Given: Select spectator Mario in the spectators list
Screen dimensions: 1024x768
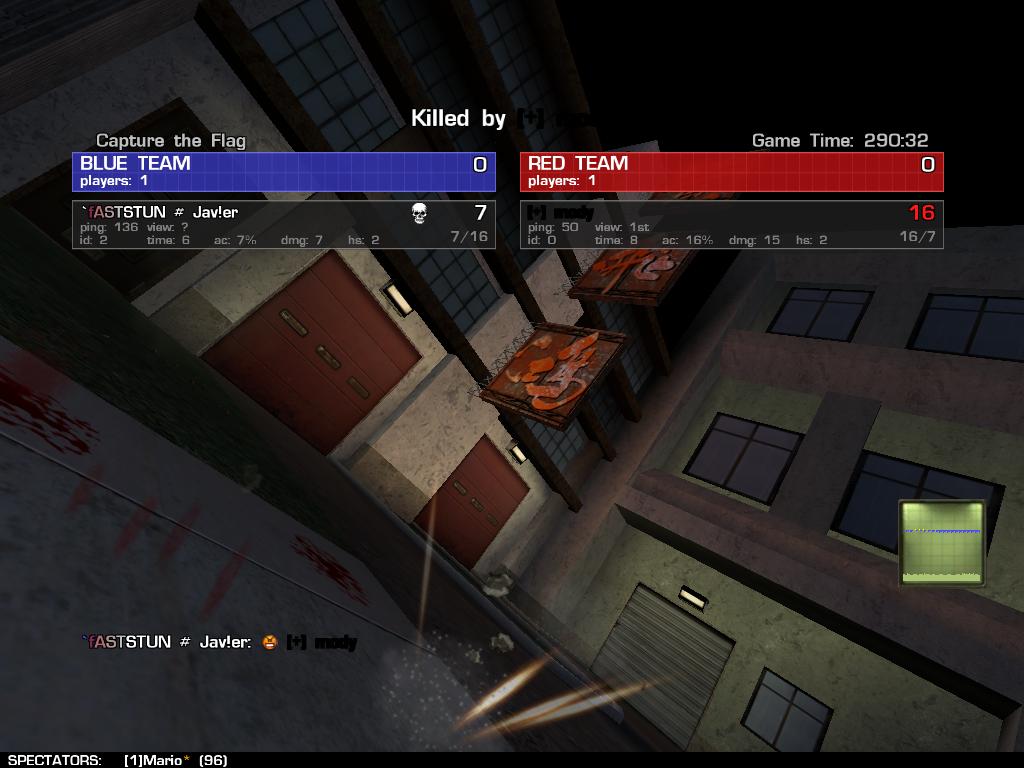Looking at the screenshot, I should coord(161,760).
